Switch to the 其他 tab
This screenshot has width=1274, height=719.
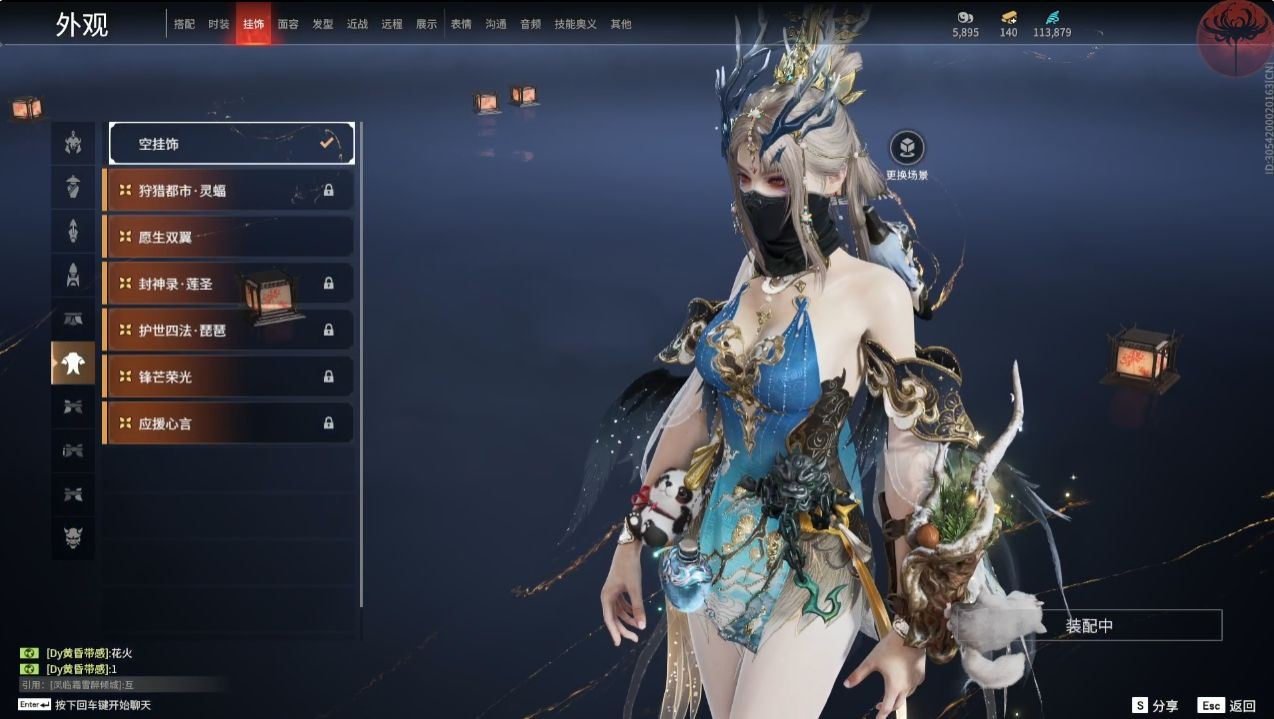tap(621, 24)
